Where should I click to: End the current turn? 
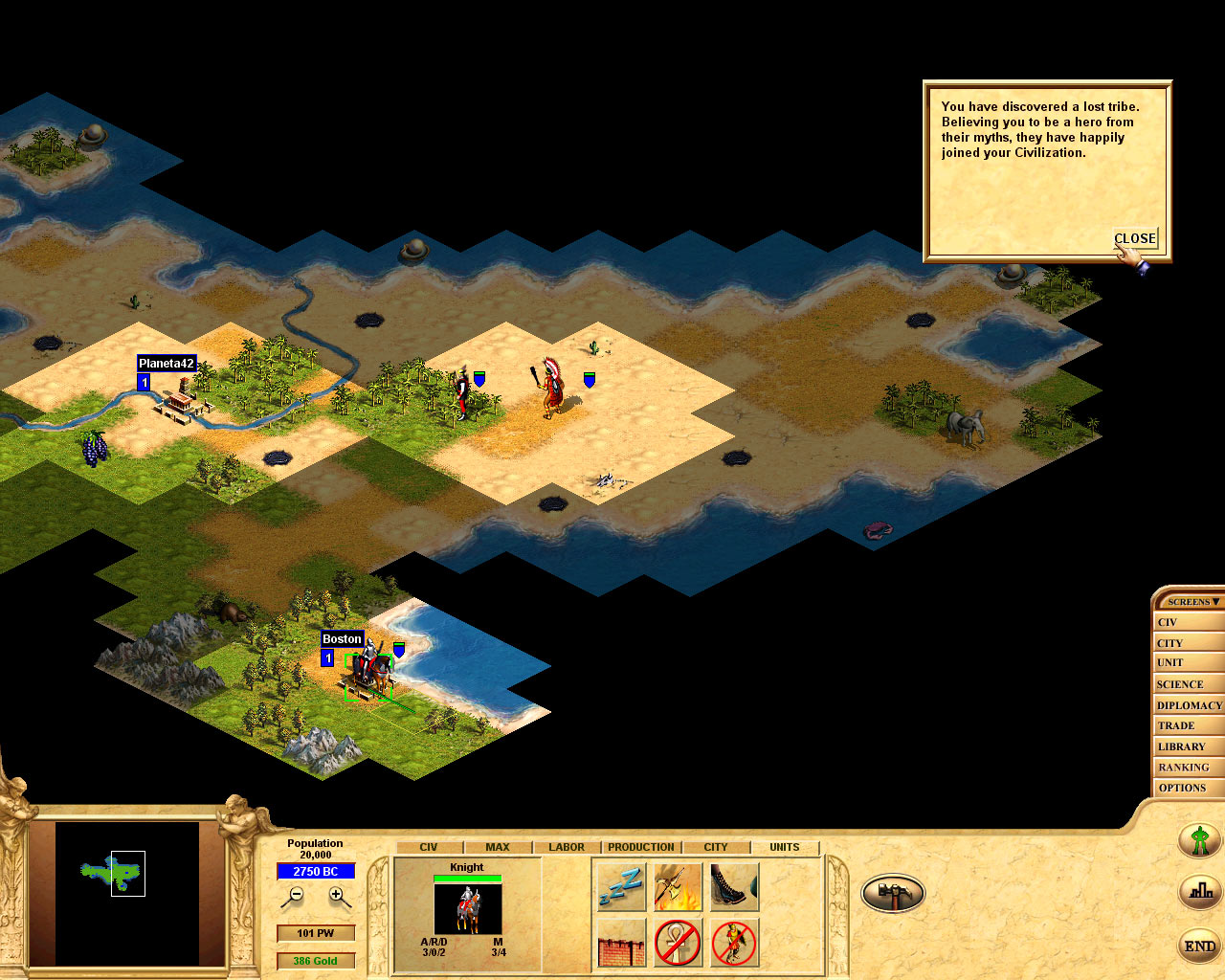pyautogui.click(x=1199, y=946)
